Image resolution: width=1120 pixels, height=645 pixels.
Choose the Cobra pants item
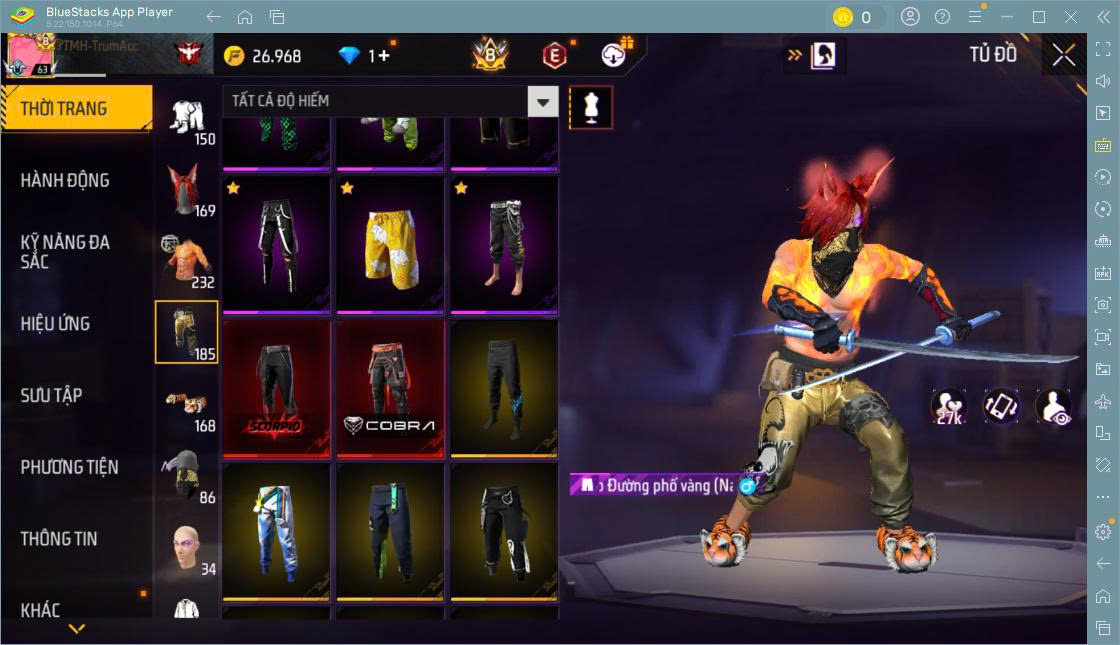(390, 388)
